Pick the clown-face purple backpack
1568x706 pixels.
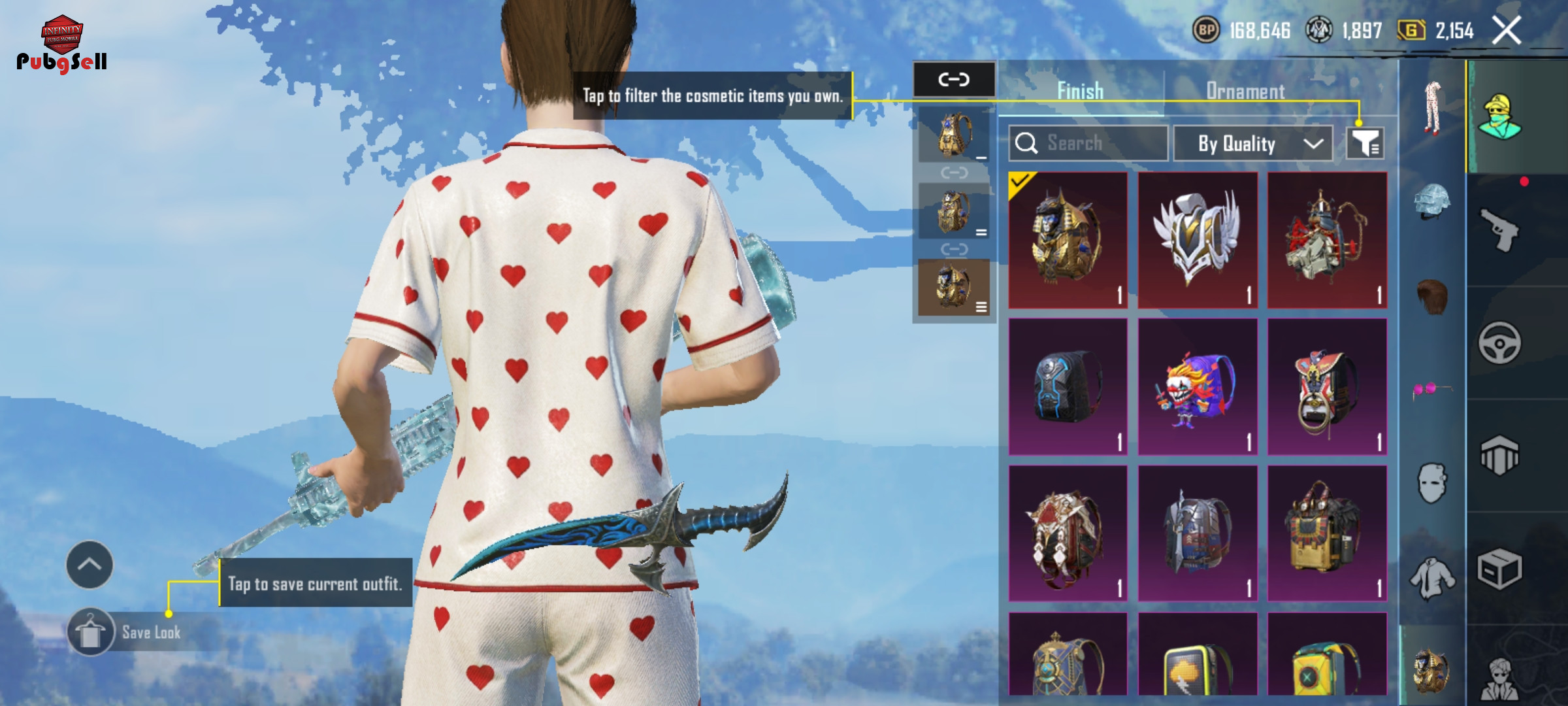tap(1197, 387)
